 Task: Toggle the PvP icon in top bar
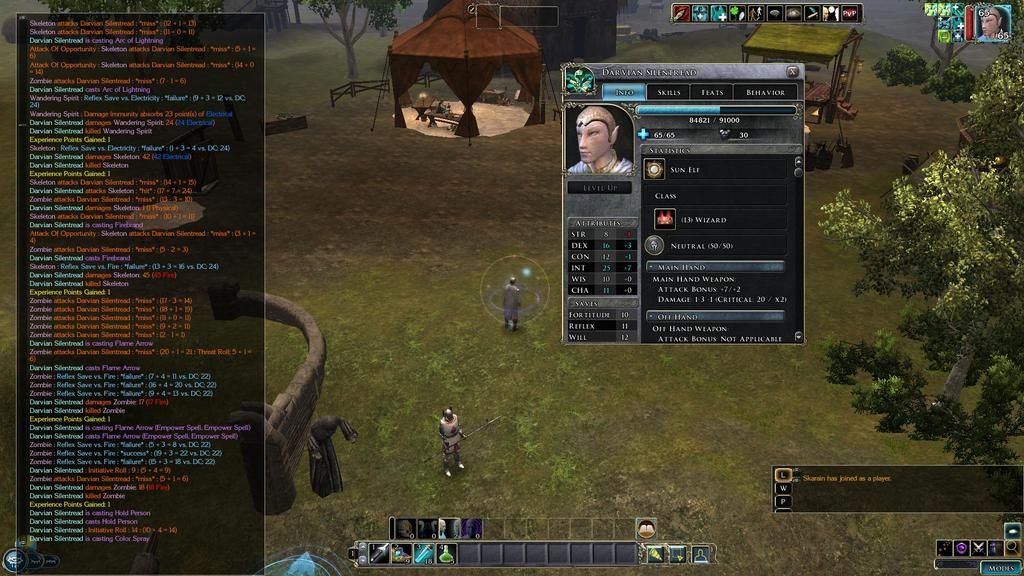pos(850,13)
